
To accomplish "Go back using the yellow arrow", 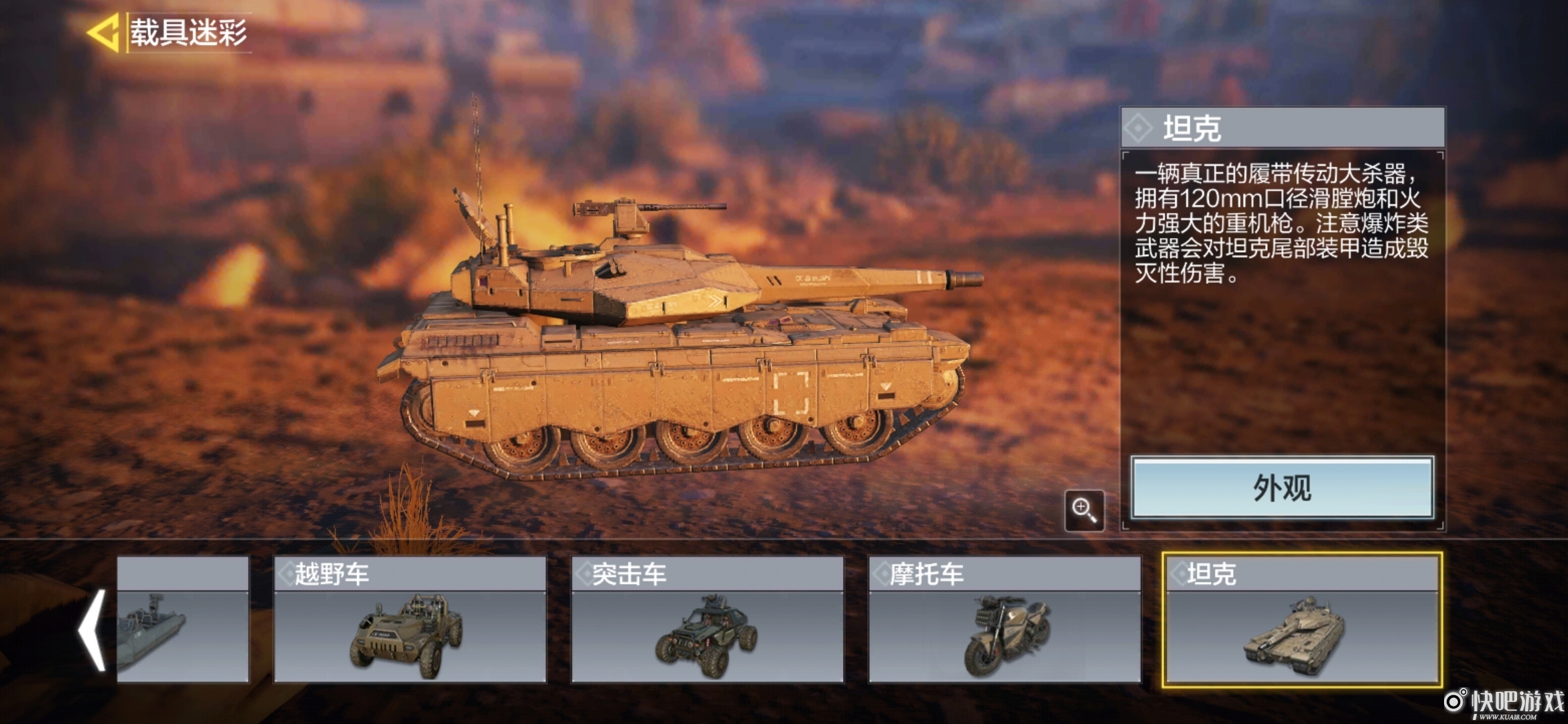I will (x=104, y=32).
